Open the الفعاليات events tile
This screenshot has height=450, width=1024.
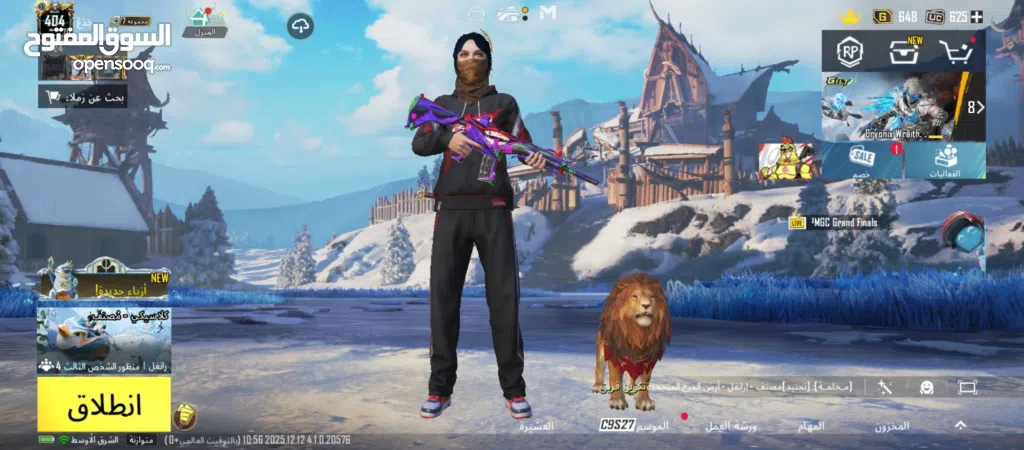(945, 161)
